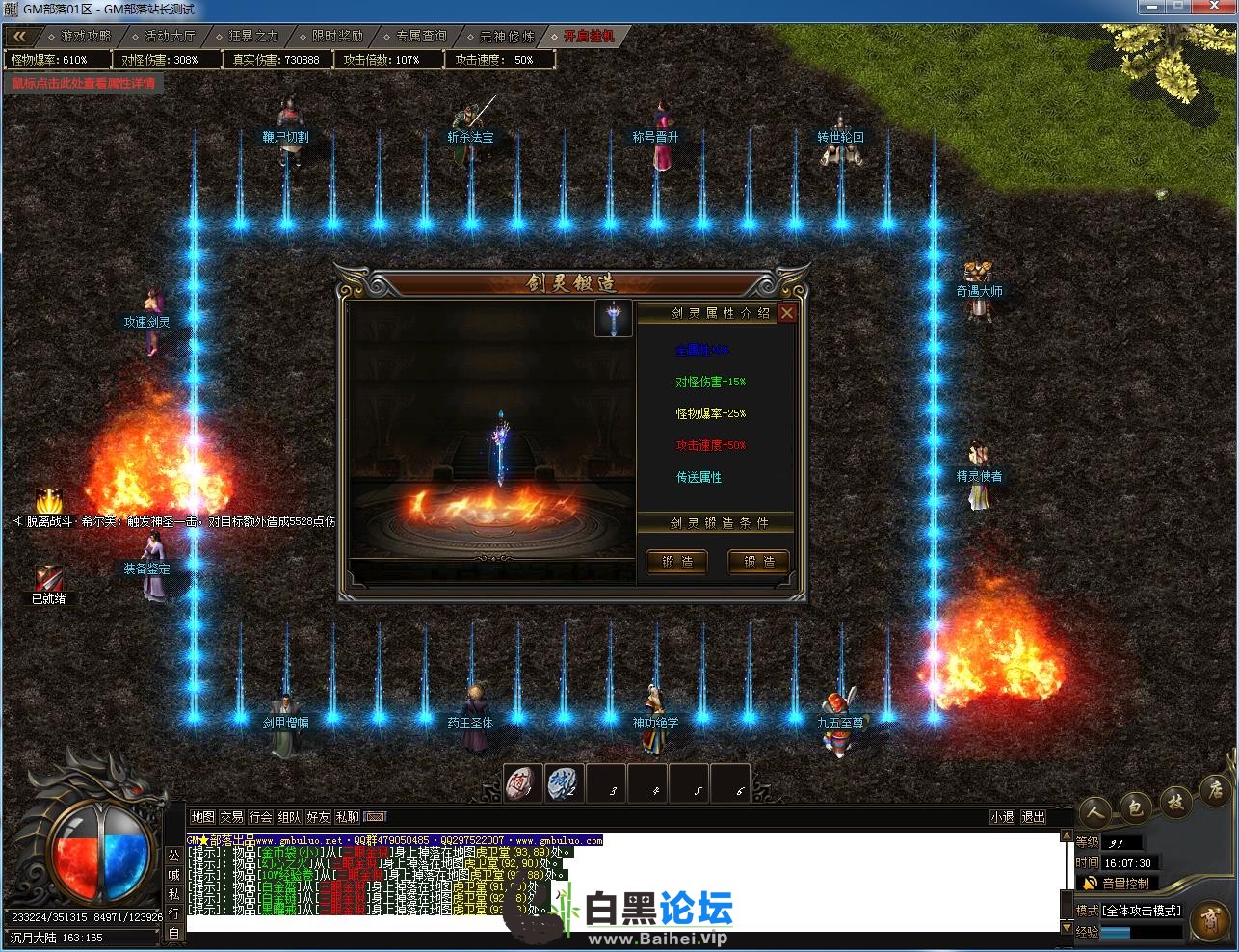This screenshot has width=1239, height=952.
Task: Open the 地图 map button
Action: (x=202, y=817)
